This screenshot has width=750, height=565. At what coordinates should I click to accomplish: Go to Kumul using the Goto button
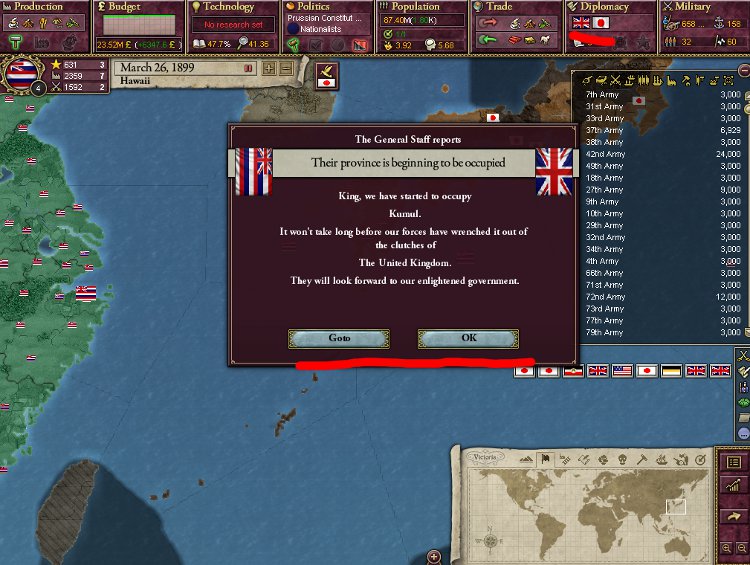pyautogui.click(x=339, y=338)
